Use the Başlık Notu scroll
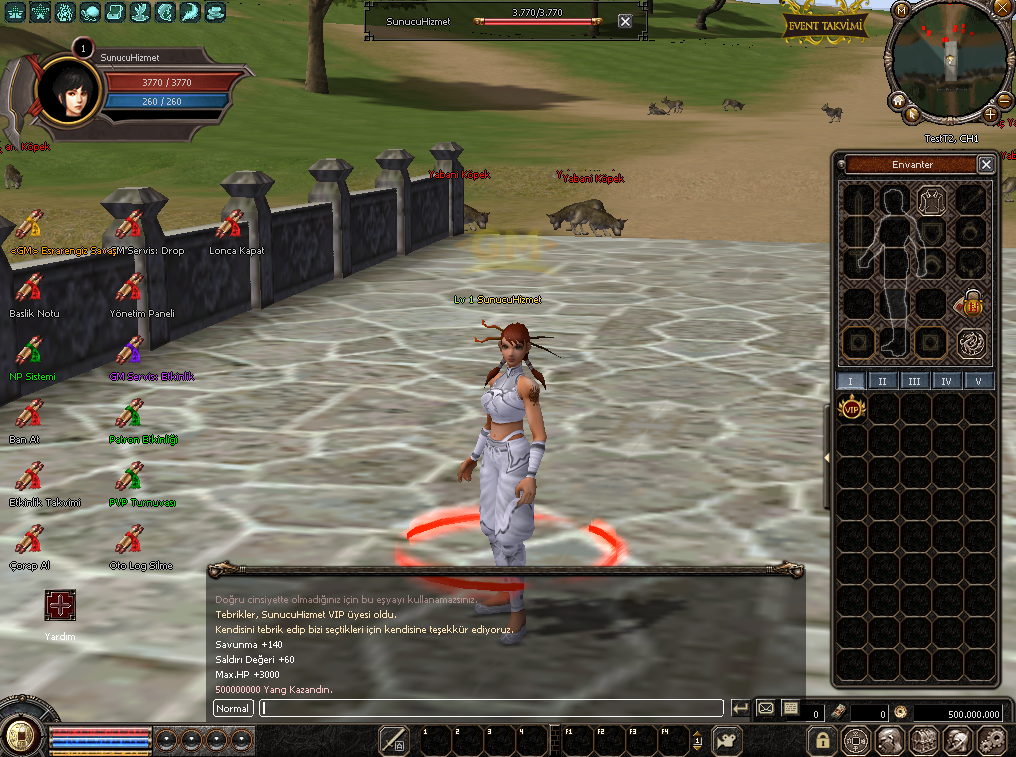1016x757 pixels. [30, 288]
